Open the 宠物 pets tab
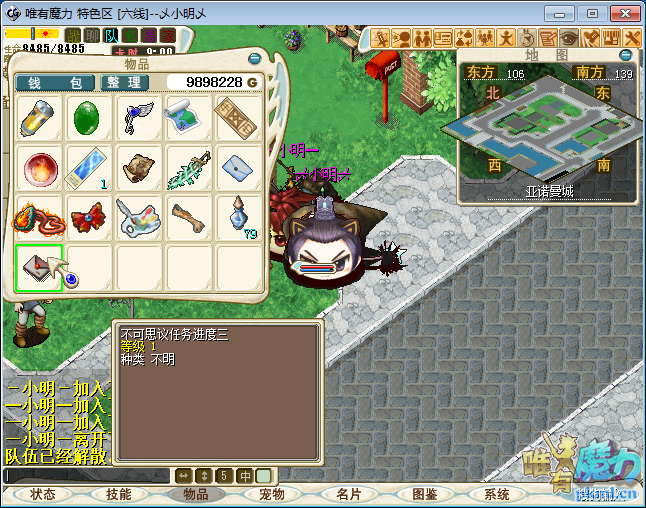 point(272,494)
